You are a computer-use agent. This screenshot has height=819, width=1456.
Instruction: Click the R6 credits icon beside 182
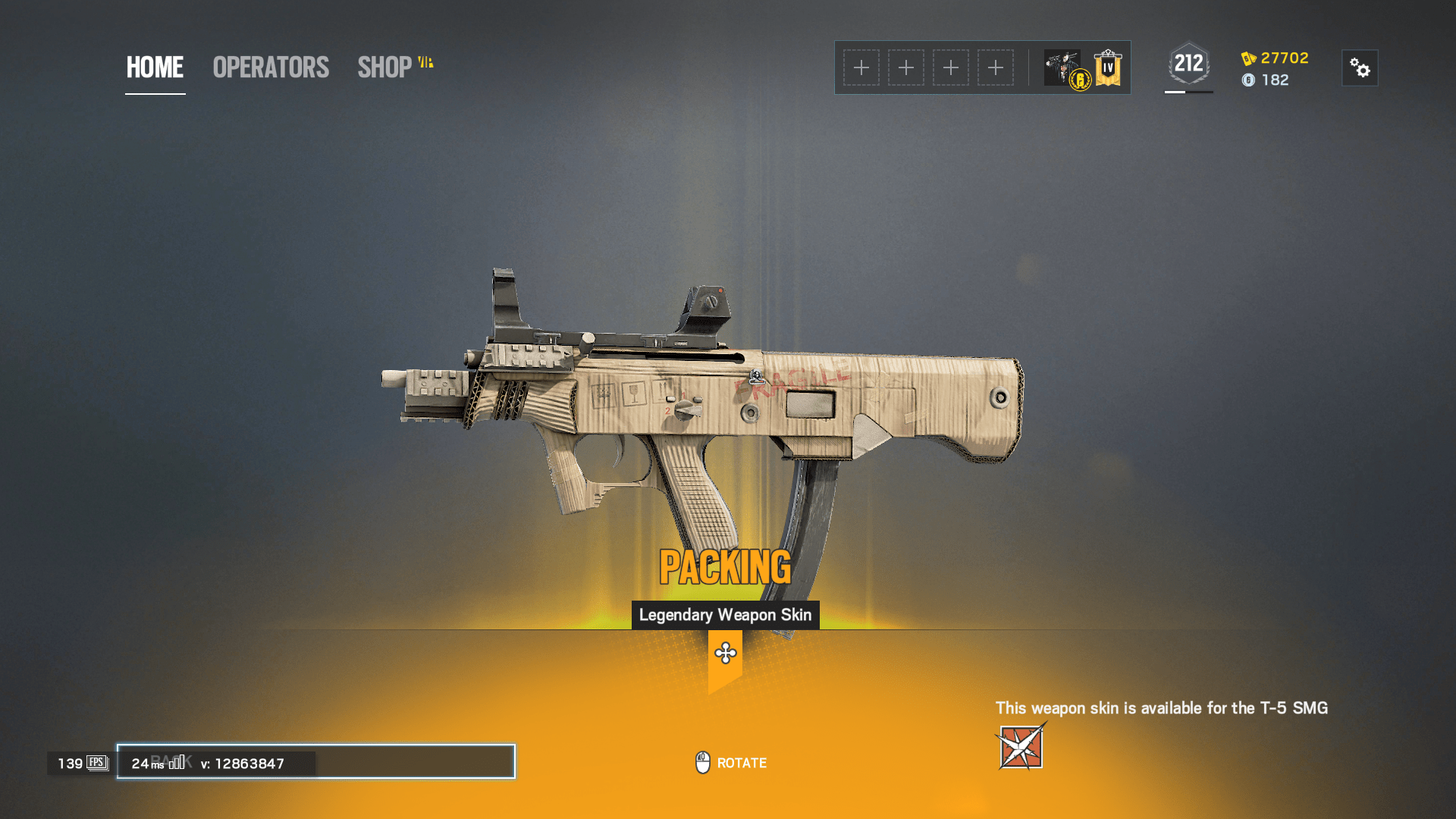[1249, 81]
